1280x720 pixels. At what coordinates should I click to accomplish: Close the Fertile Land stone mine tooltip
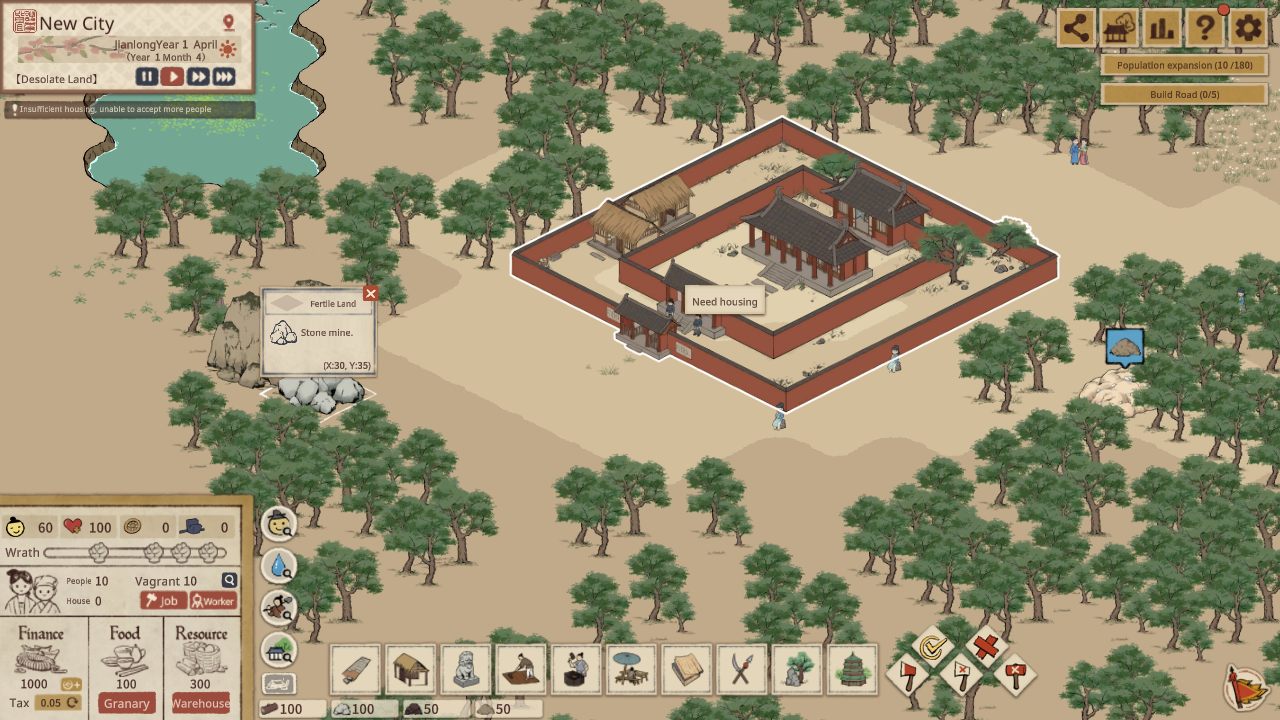[370, 293]
